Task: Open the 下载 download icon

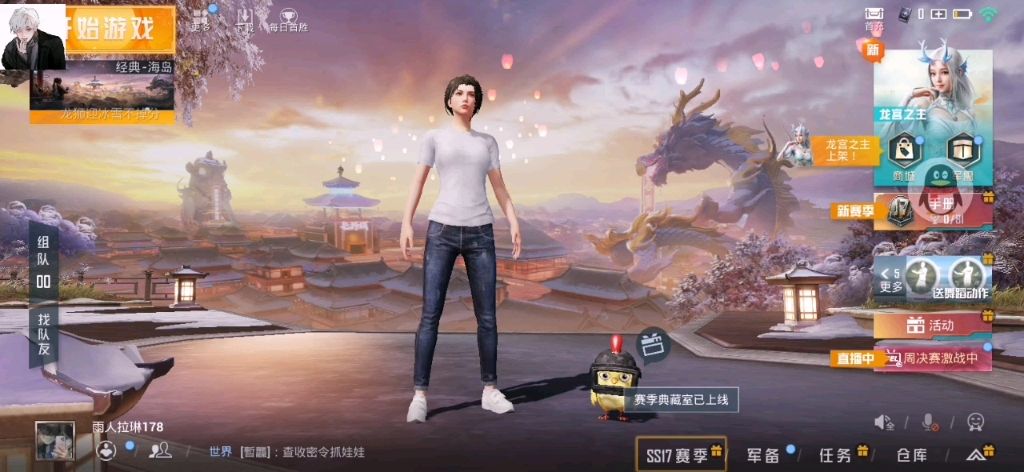Action: coord(244,19)
